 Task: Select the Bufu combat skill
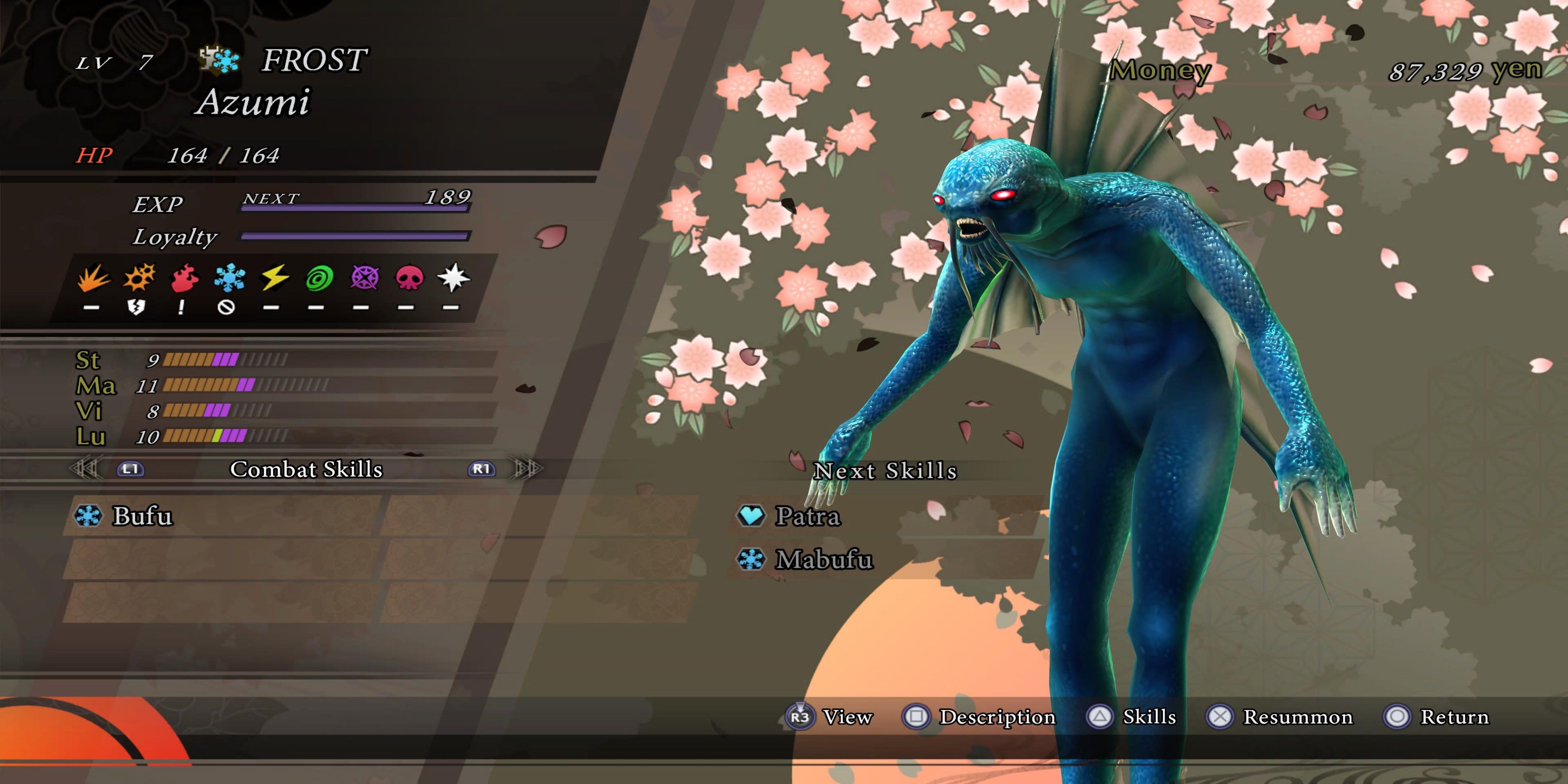tap(142, 516)
